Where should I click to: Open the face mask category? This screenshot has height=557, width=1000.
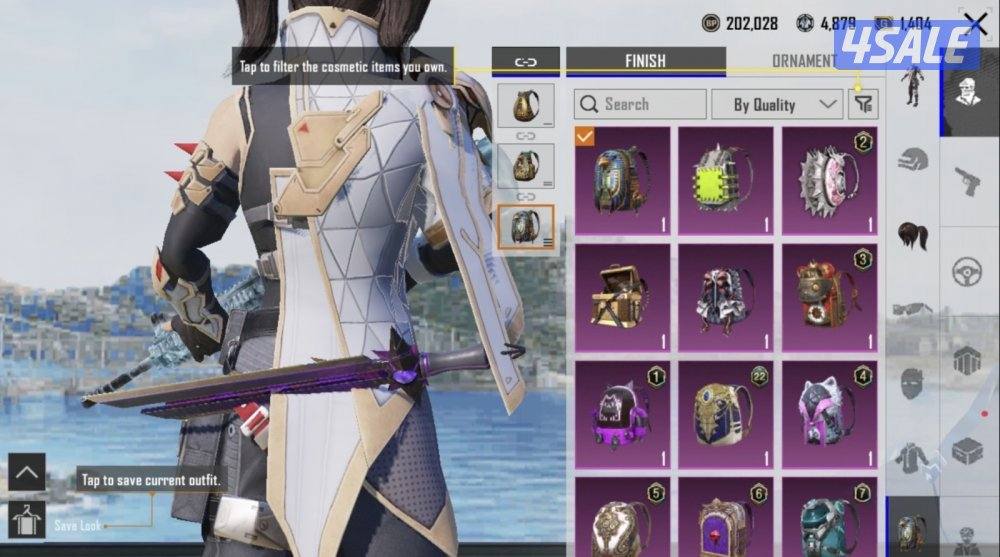click(914, 382)
